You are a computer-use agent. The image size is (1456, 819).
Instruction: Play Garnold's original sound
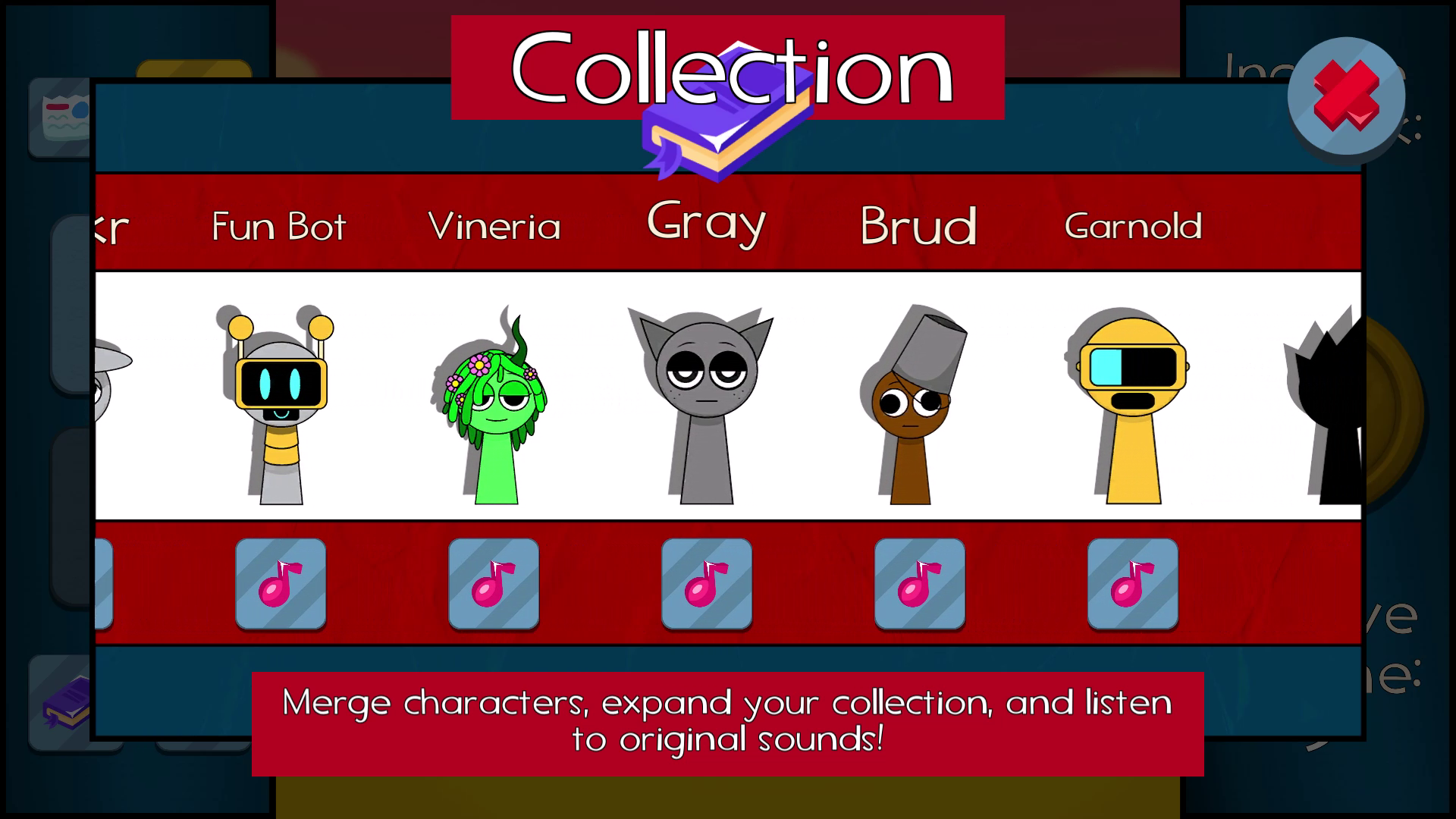(x=1131, y=584)
